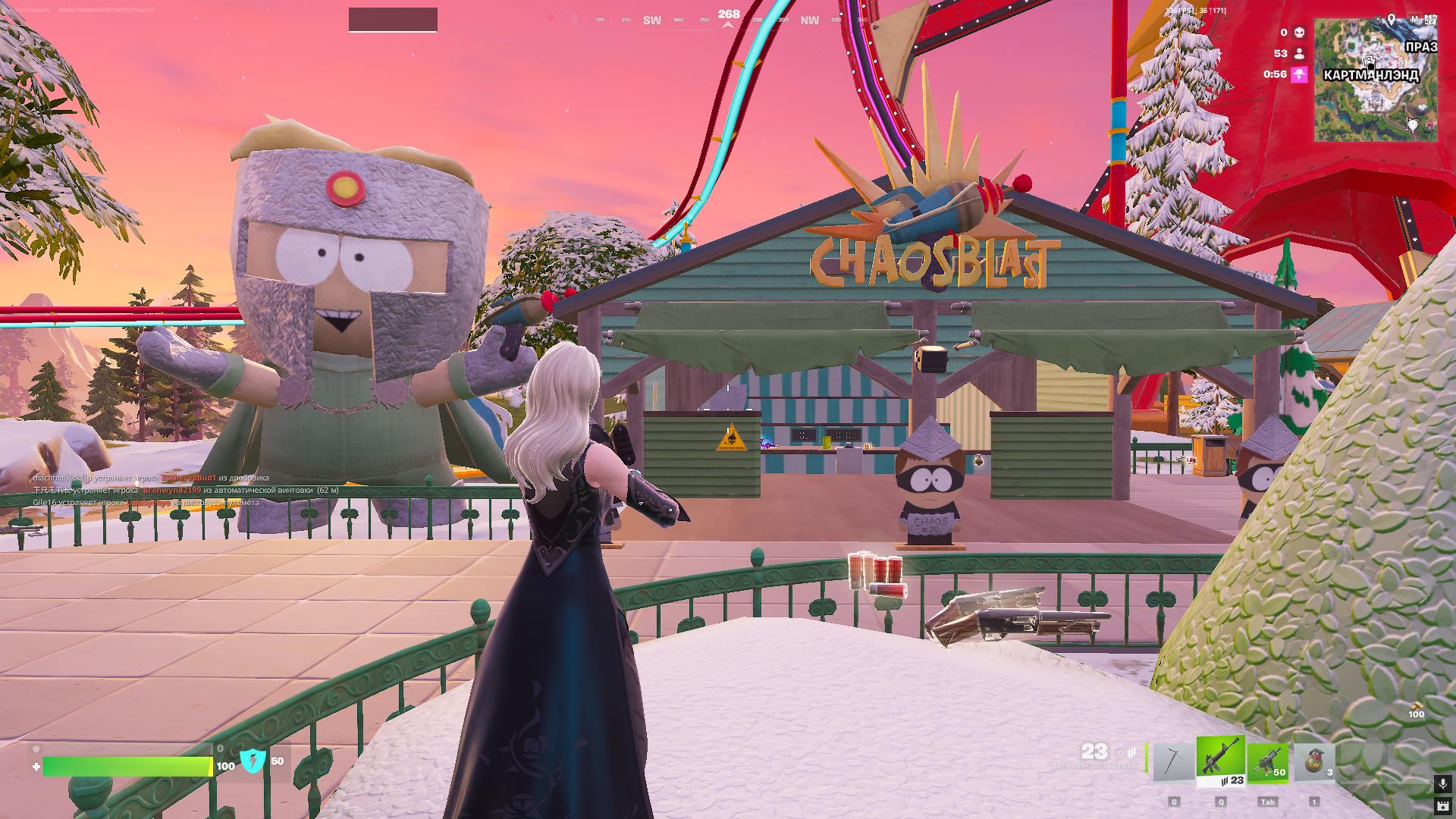Click the eliminations skull icon
The width and height of the screenshot is (1456, 819).
click(x=1300, y=33)
